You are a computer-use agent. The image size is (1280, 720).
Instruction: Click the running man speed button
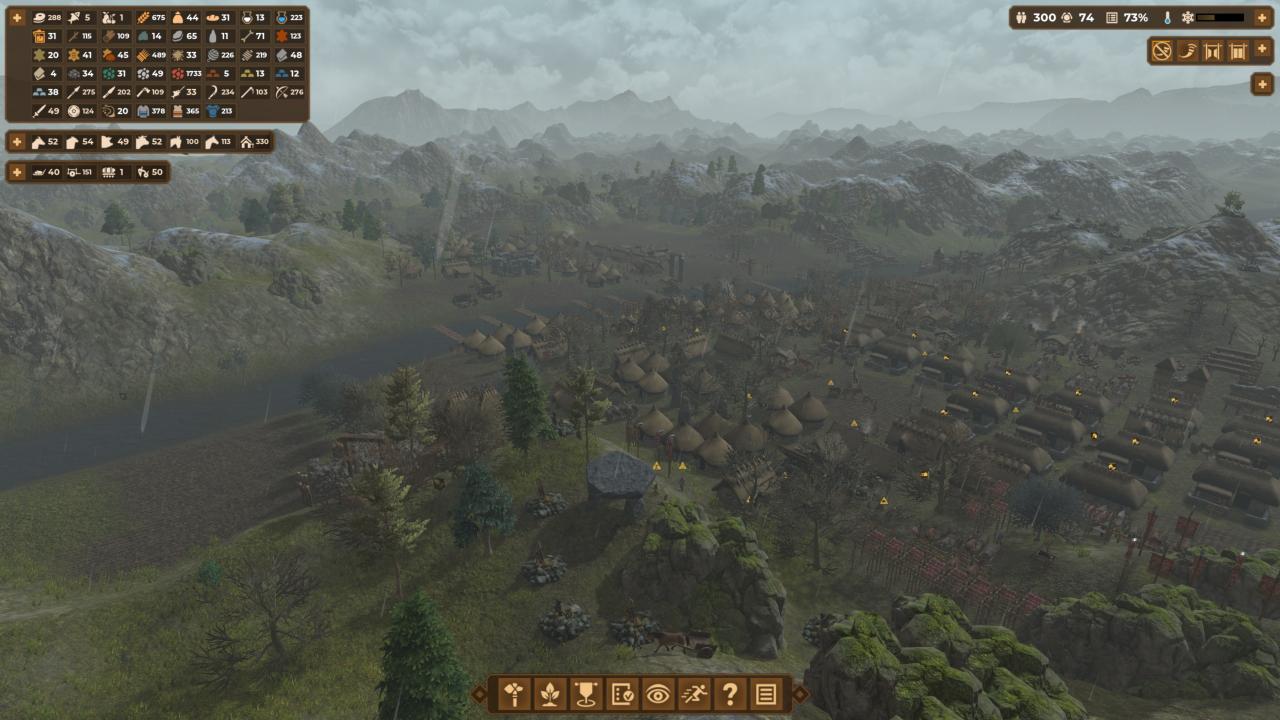[x=694, y=694]
